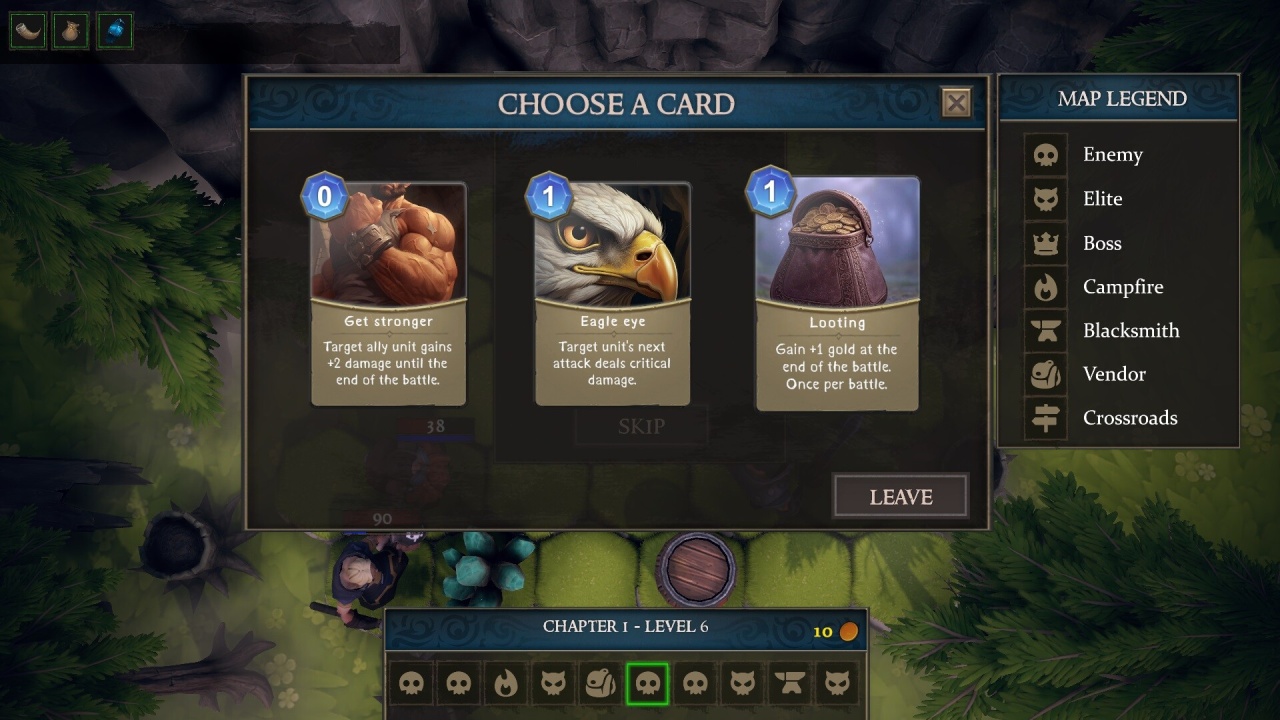Select the Crossroads entry in the map legend
This screenshot has height=720, width=1280.
point(1129,418)
